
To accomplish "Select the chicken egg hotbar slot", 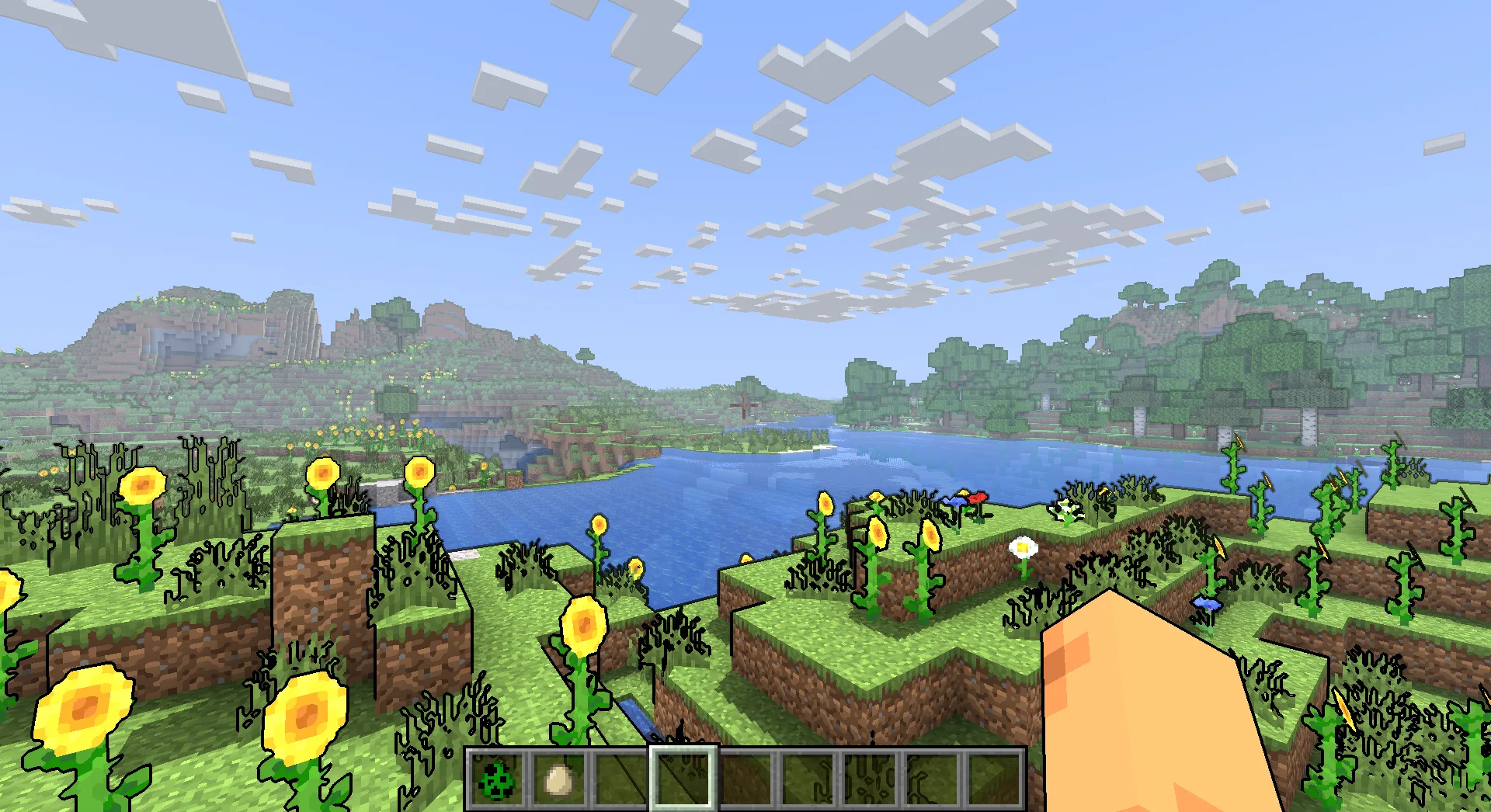I will 559,779.
